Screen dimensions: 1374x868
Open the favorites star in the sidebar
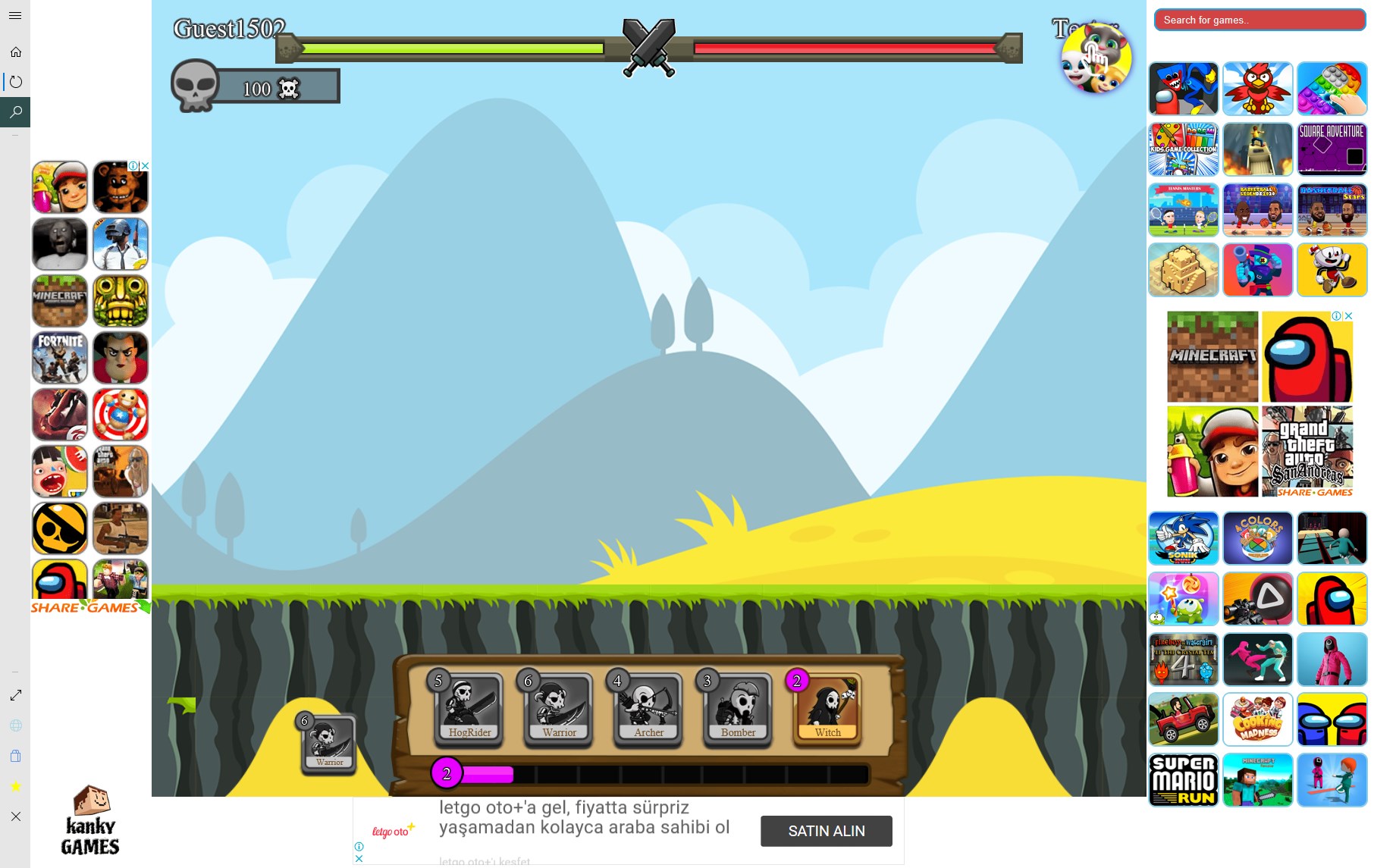15,786
